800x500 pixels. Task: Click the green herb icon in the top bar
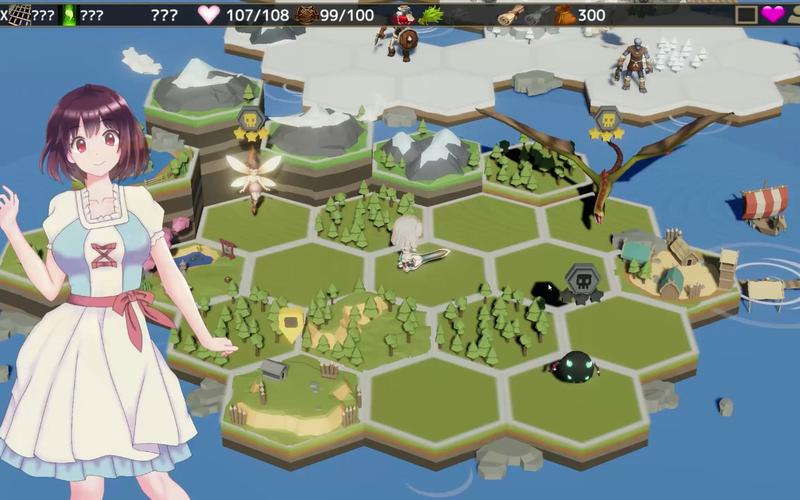431,14
